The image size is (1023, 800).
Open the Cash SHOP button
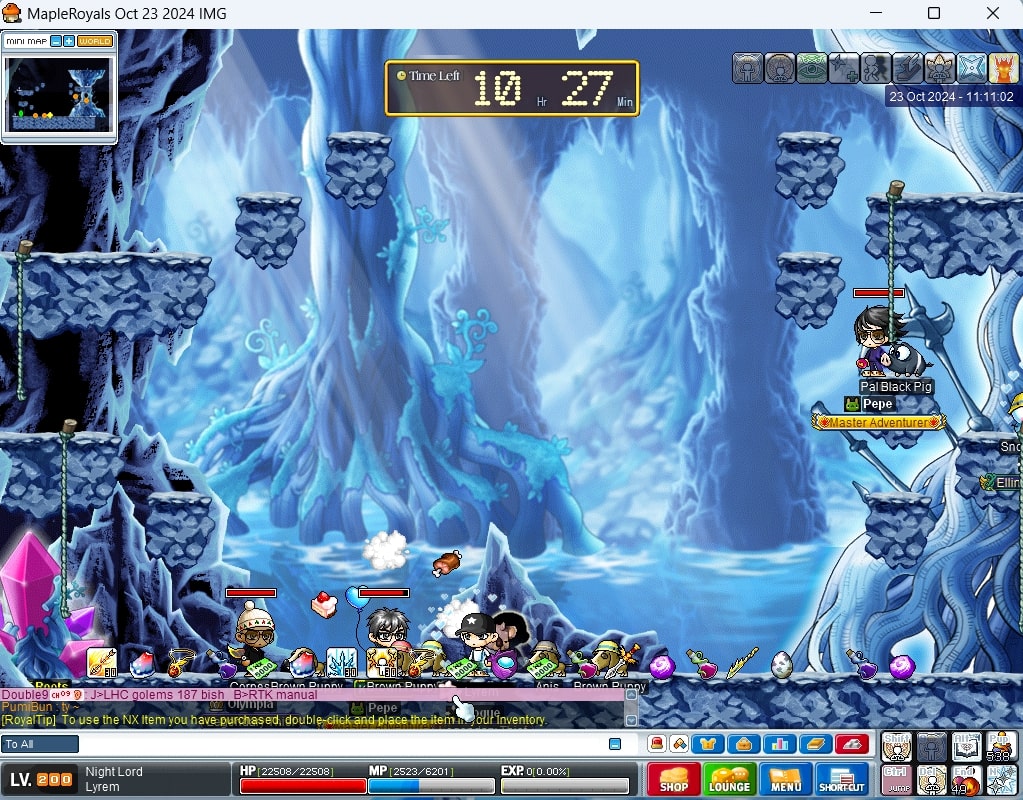click(673, 779)
